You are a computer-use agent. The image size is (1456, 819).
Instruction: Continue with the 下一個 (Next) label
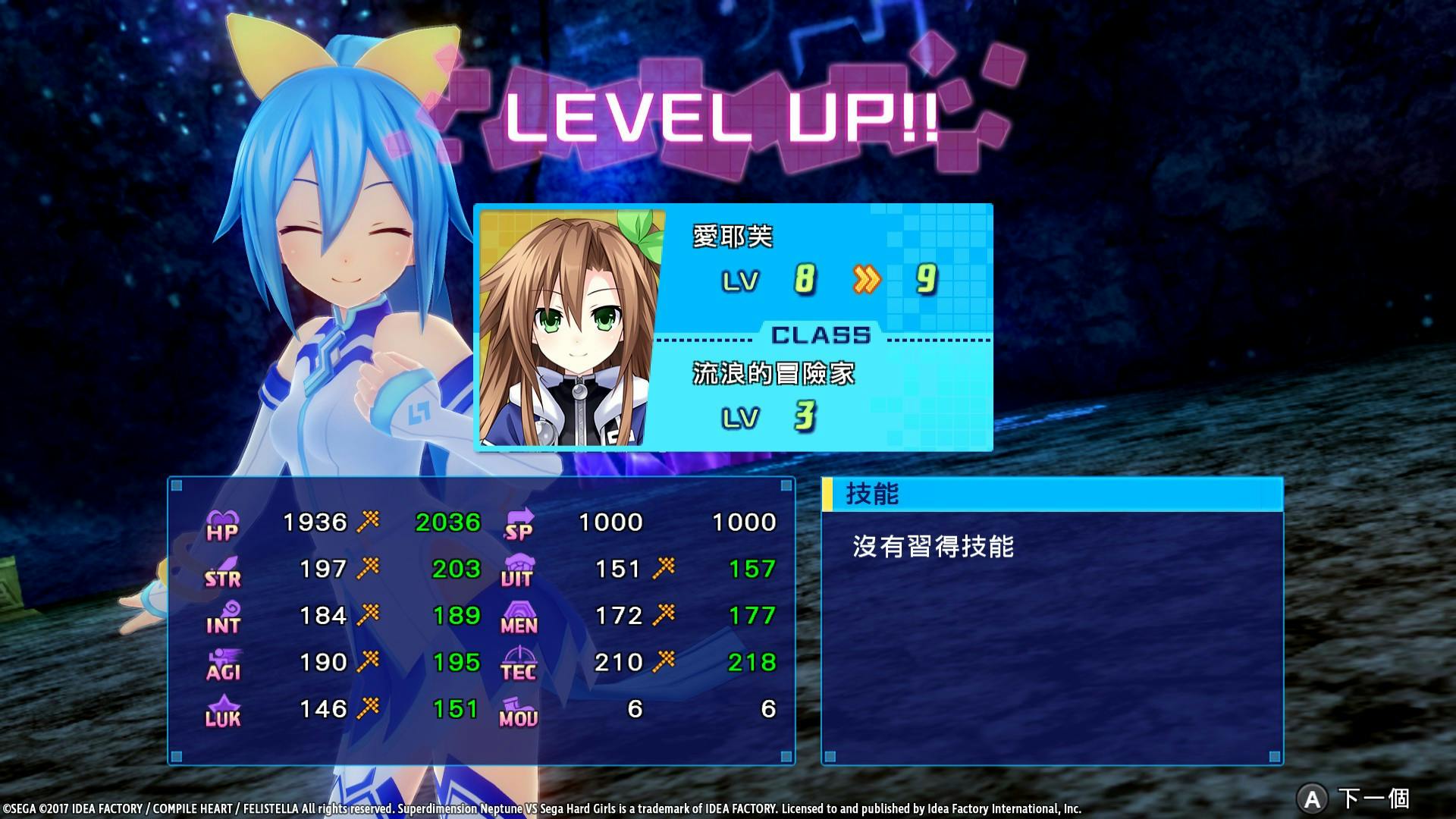click(1373, 798)
